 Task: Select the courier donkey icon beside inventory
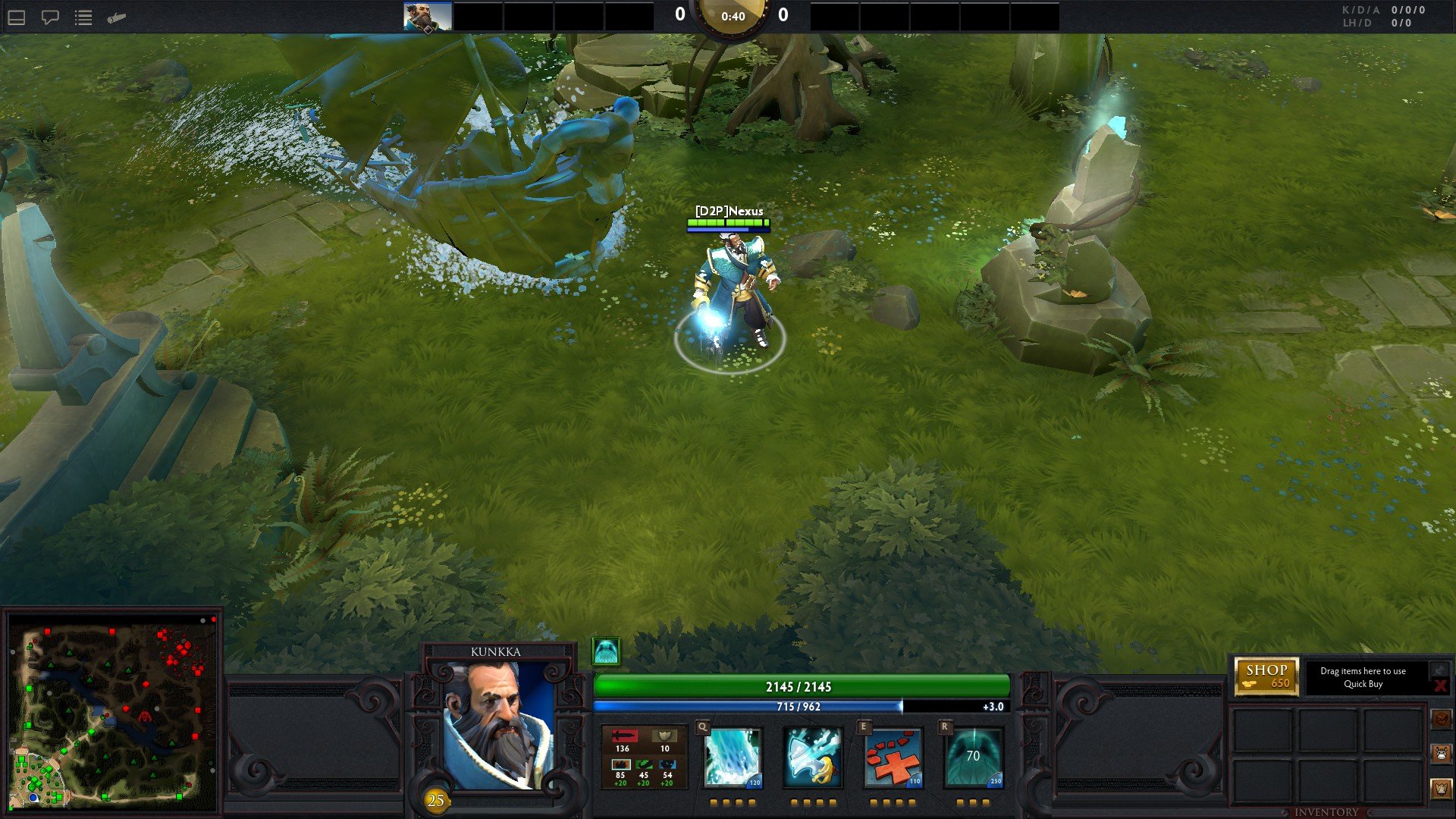pos(1442,753)
